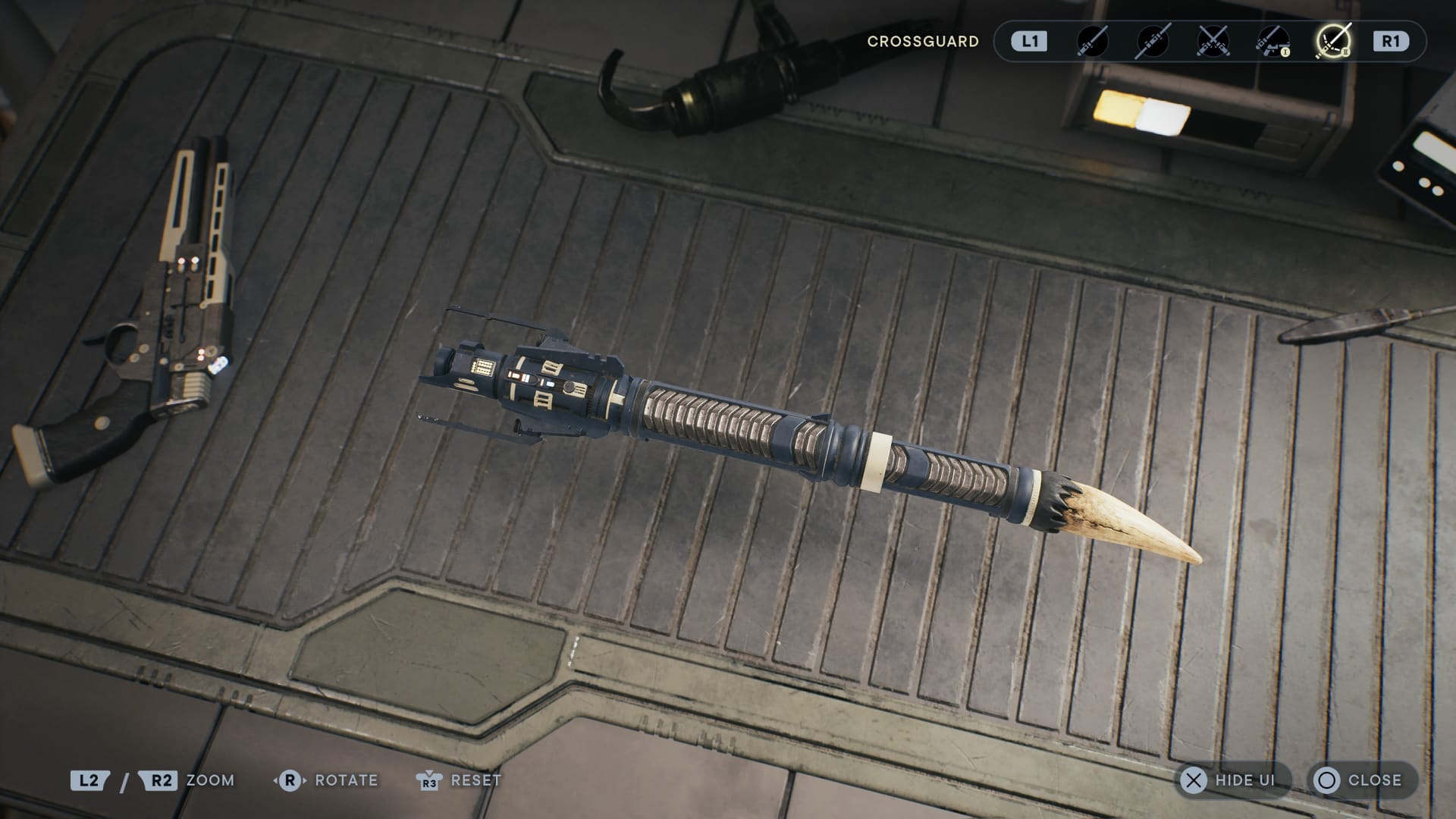Select the single-blade lightsaber stance icon
The height and width of the screenshot is (819, 1456).
tap(1092, 41)
